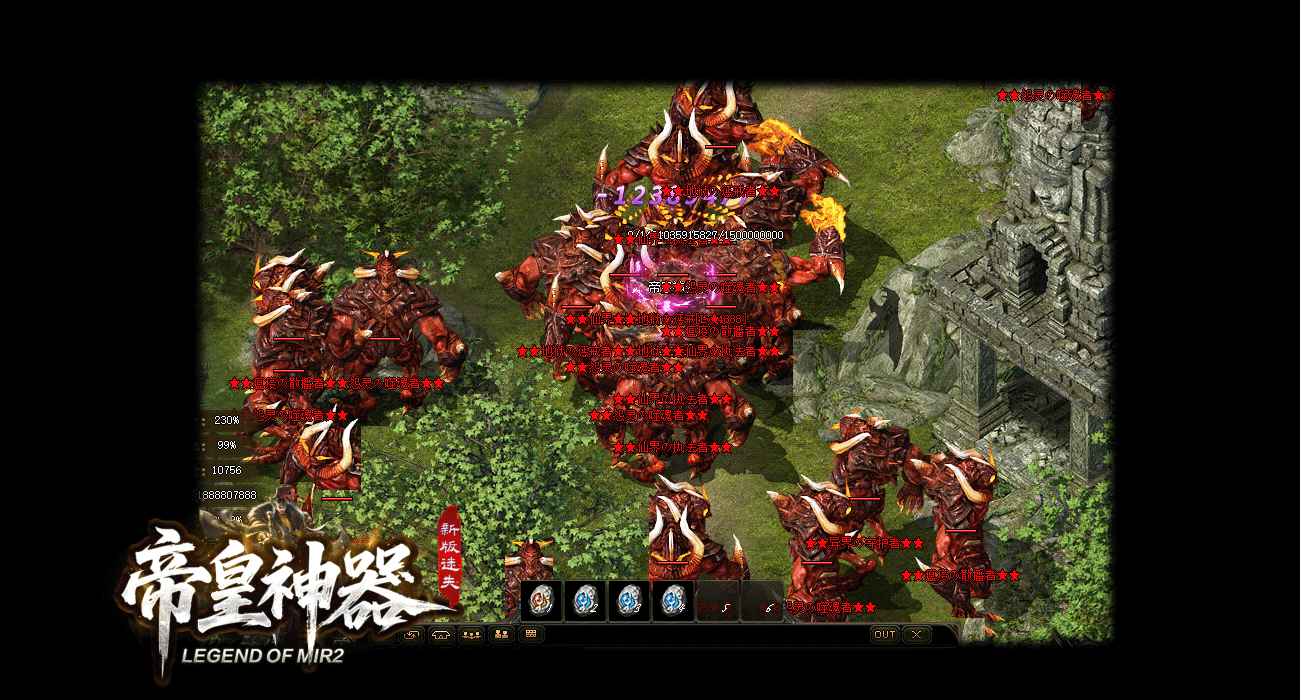This screenshot has width=1300, height=700.
Task: Click the blue rune stone in slot 4
Action: click(x=673, y=601)
